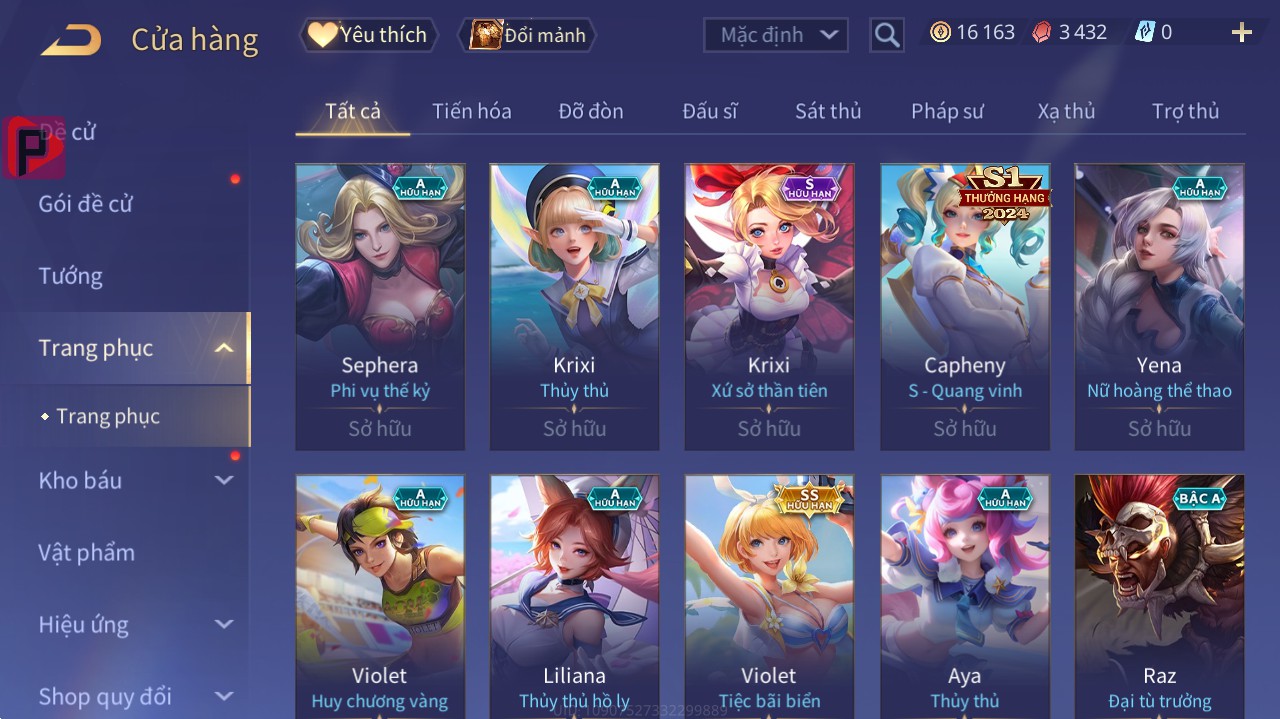Go back using the return arrow
Image resolution: width=1280 pixels, height=719 pixels.
[71, 40]
